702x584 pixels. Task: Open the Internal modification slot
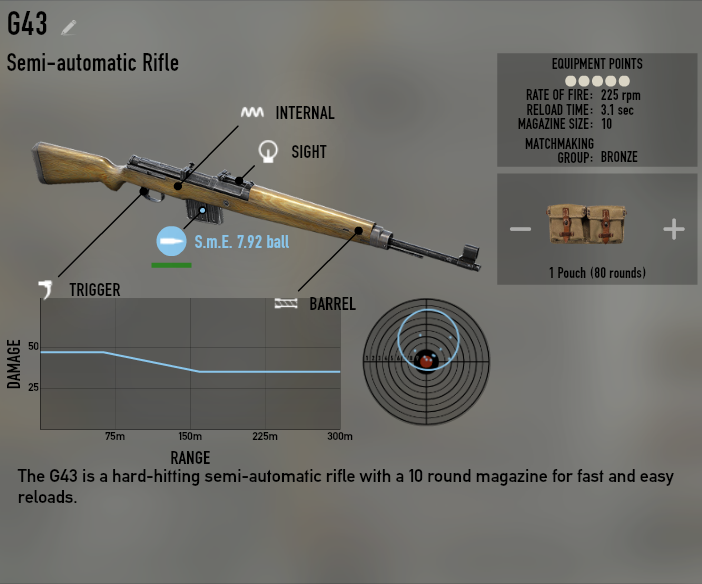253,113
